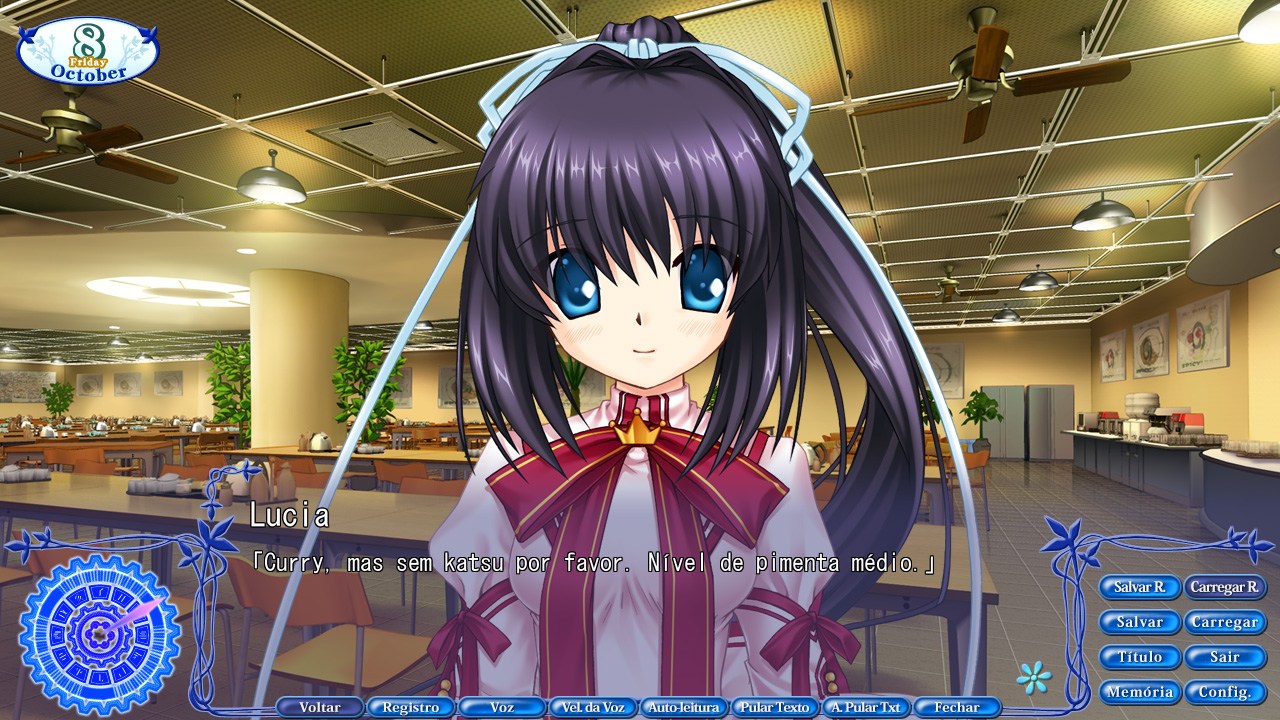Open the Memória gallery
The height and width of the screenshot is (720, 1280).
1140,692
